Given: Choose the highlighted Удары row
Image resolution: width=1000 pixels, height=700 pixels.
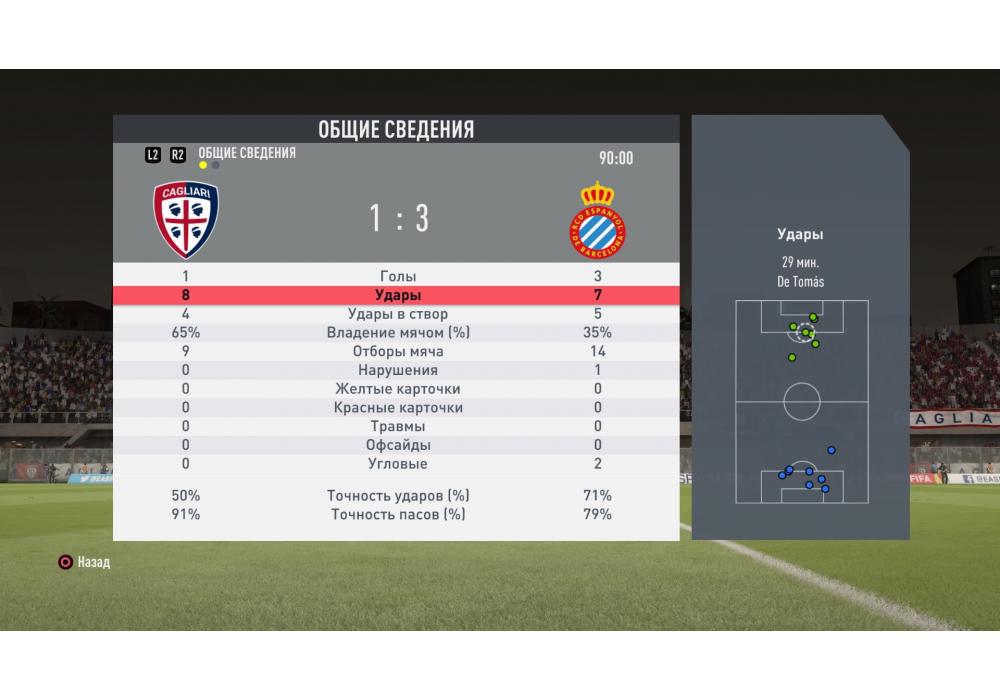Looking at the screenshot, I should point(398,295).
